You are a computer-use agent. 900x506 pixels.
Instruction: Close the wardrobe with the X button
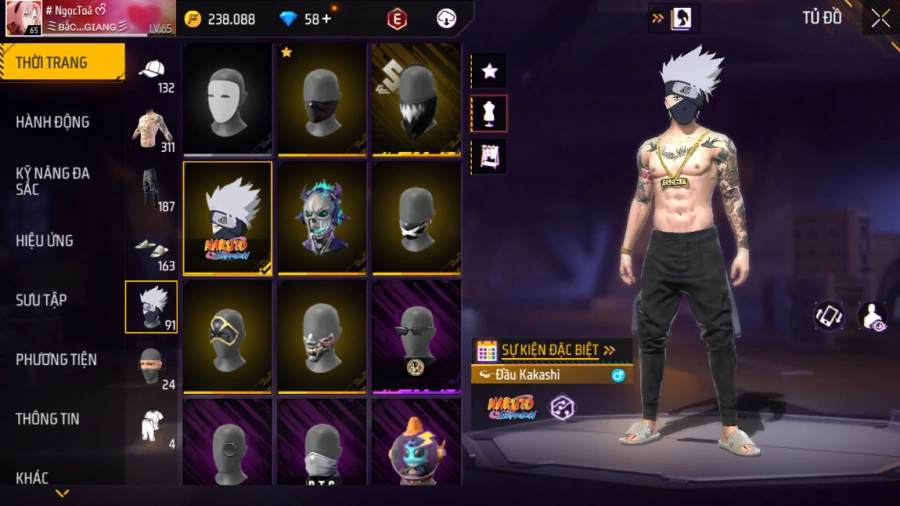pos(880,18)
